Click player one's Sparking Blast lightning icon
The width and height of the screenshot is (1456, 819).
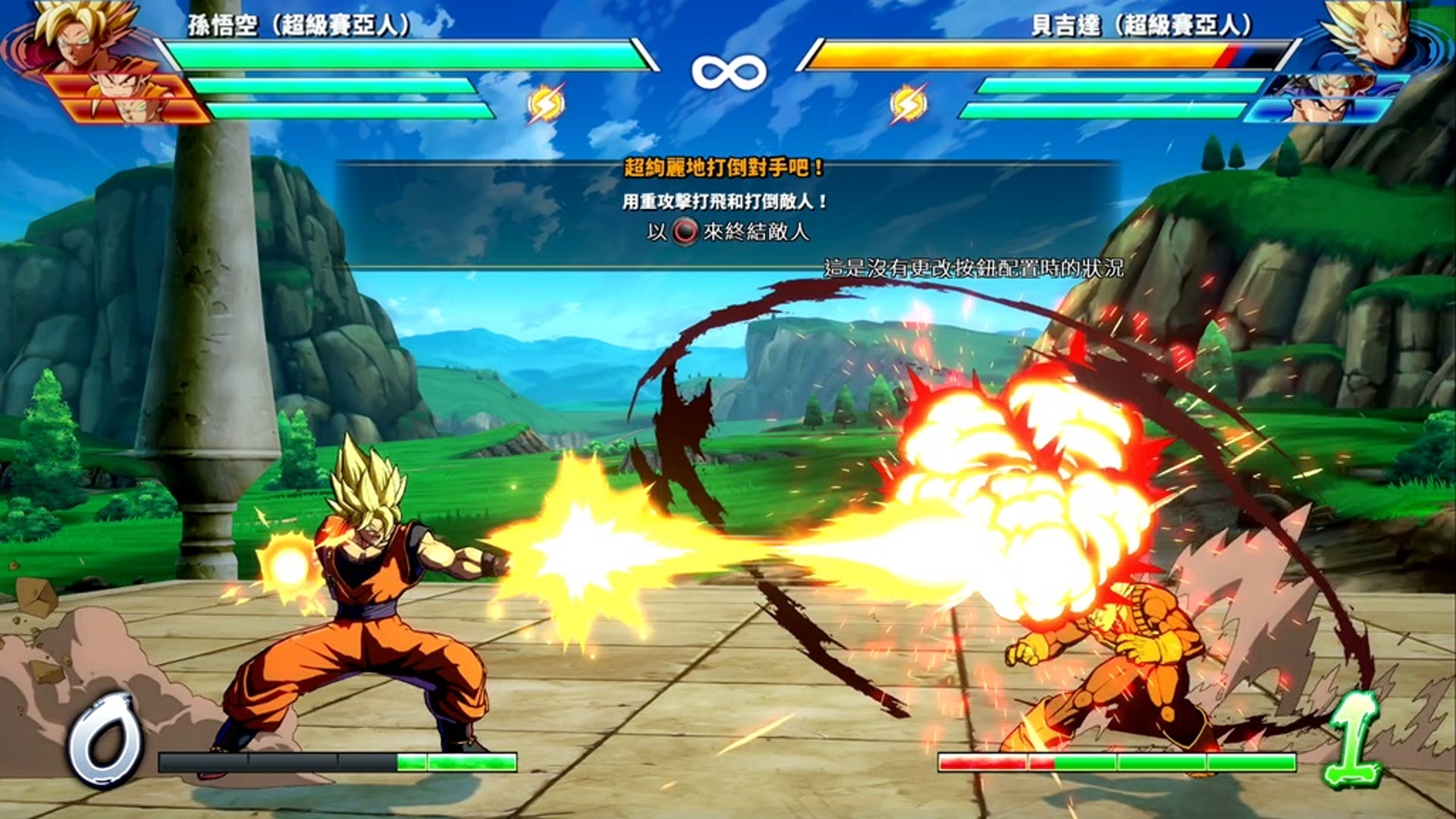pyautogui.click(x=546, y=104)
